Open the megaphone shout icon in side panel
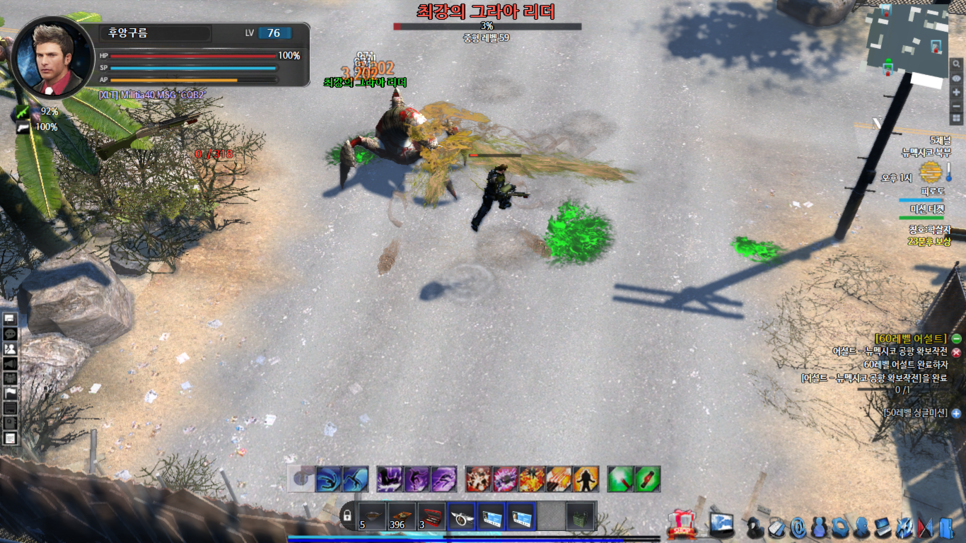 tap(10, 366)
